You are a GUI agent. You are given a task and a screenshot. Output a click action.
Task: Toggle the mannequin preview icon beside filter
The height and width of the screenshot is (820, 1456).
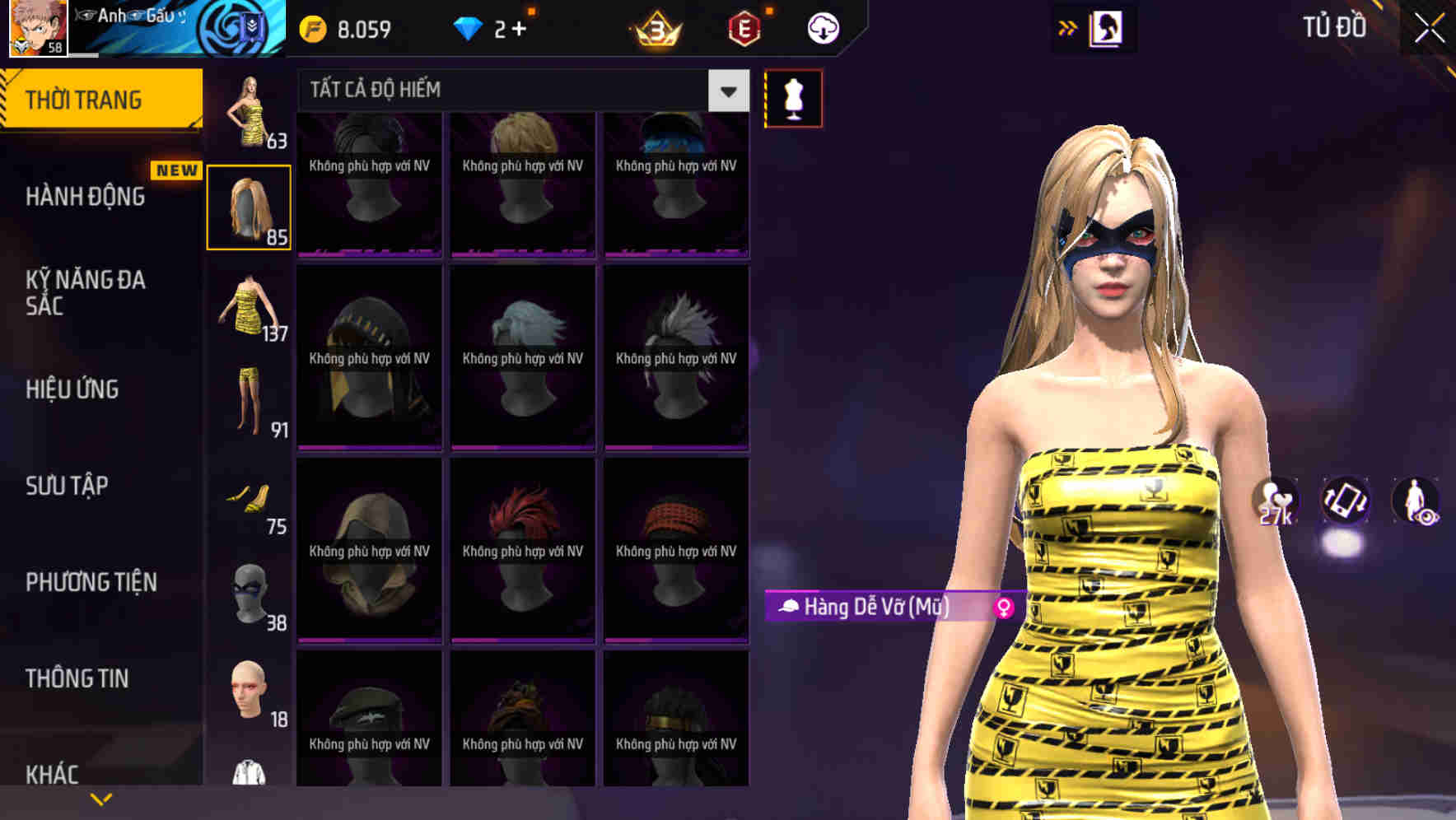(x=793, y=97)
